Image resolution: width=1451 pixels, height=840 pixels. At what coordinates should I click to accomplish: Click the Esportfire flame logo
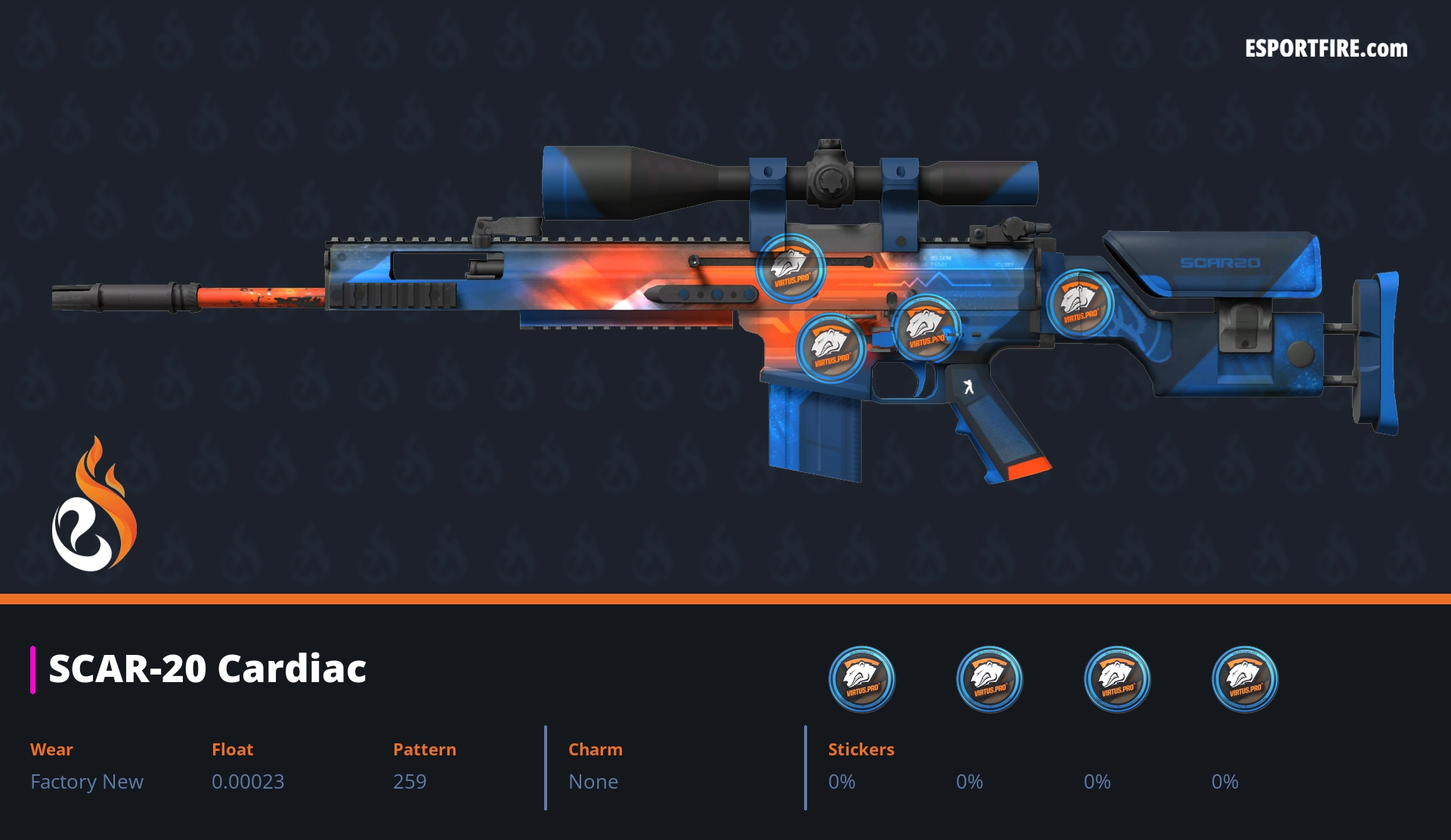click(94, 505)
